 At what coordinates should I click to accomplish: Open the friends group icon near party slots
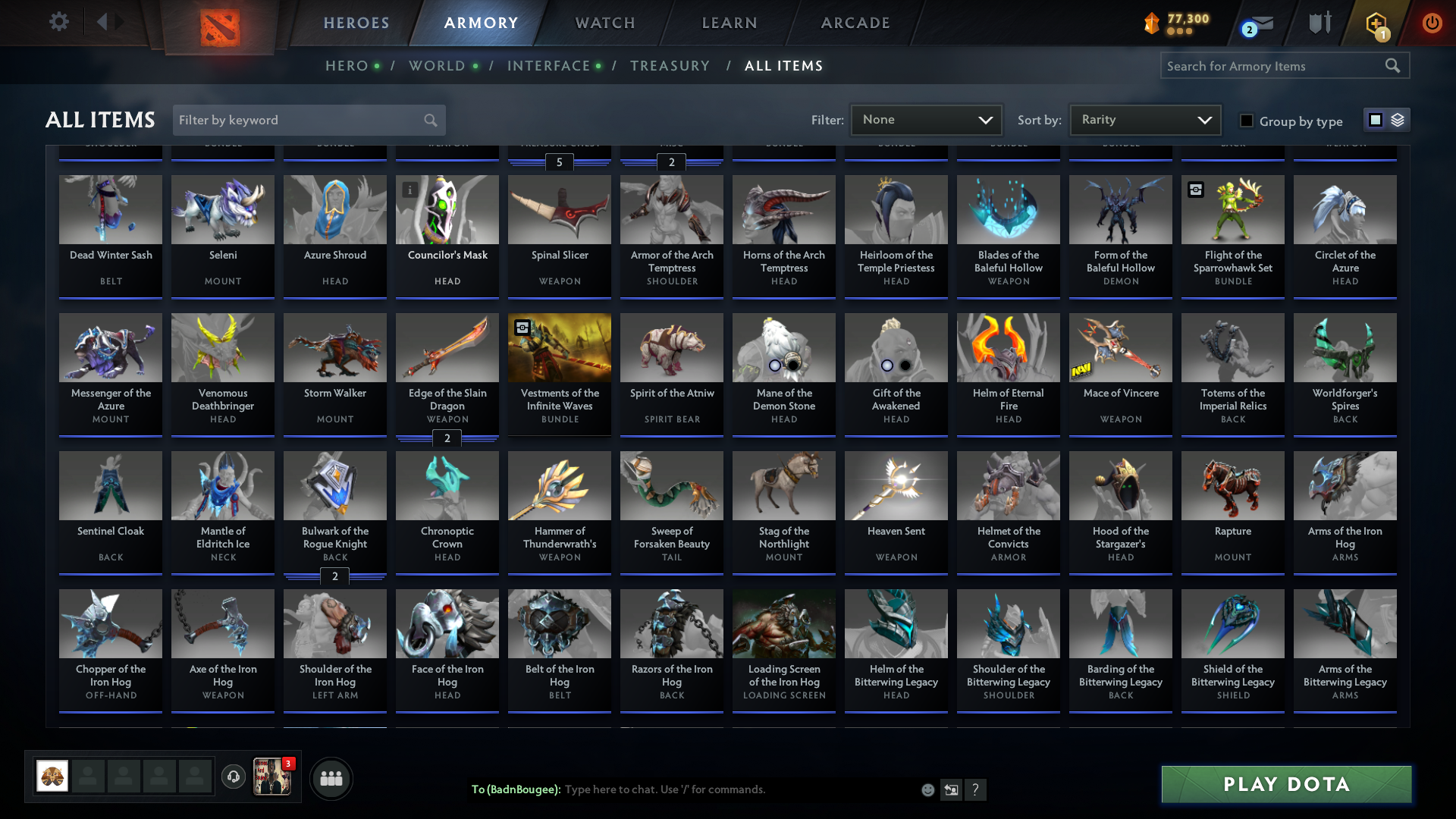330,778
